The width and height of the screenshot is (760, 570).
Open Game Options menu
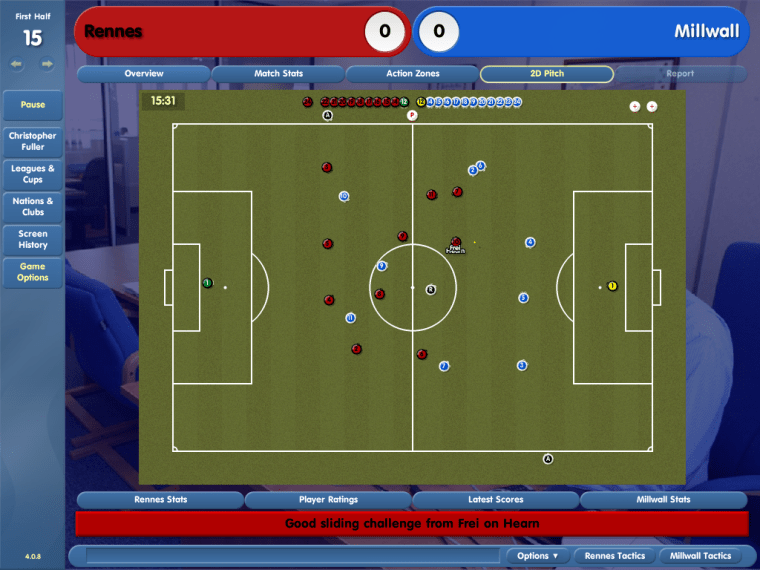click(x=33, y=272)
